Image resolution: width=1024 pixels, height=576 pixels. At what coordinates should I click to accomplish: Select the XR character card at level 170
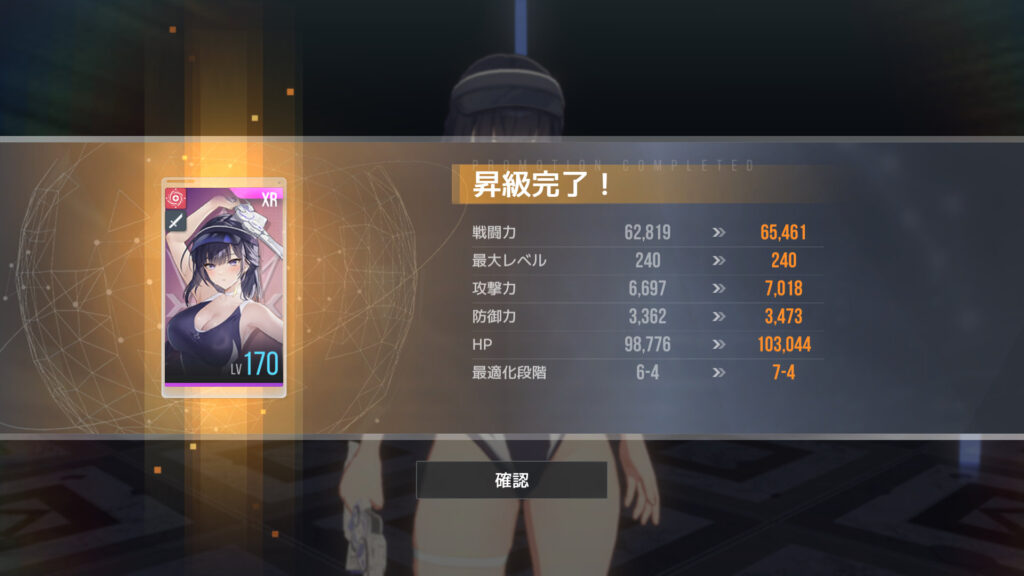[224, 287]
